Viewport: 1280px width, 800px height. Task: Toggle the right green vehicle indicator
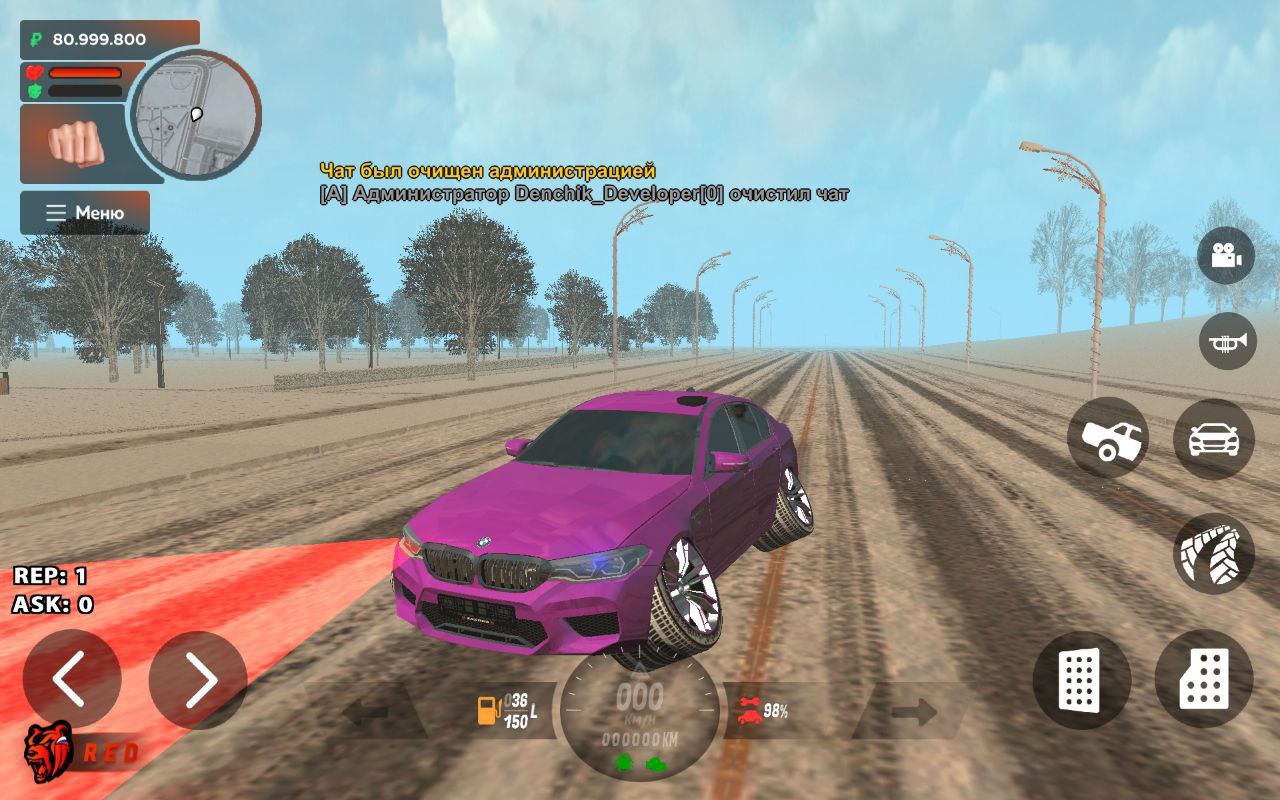655,761
